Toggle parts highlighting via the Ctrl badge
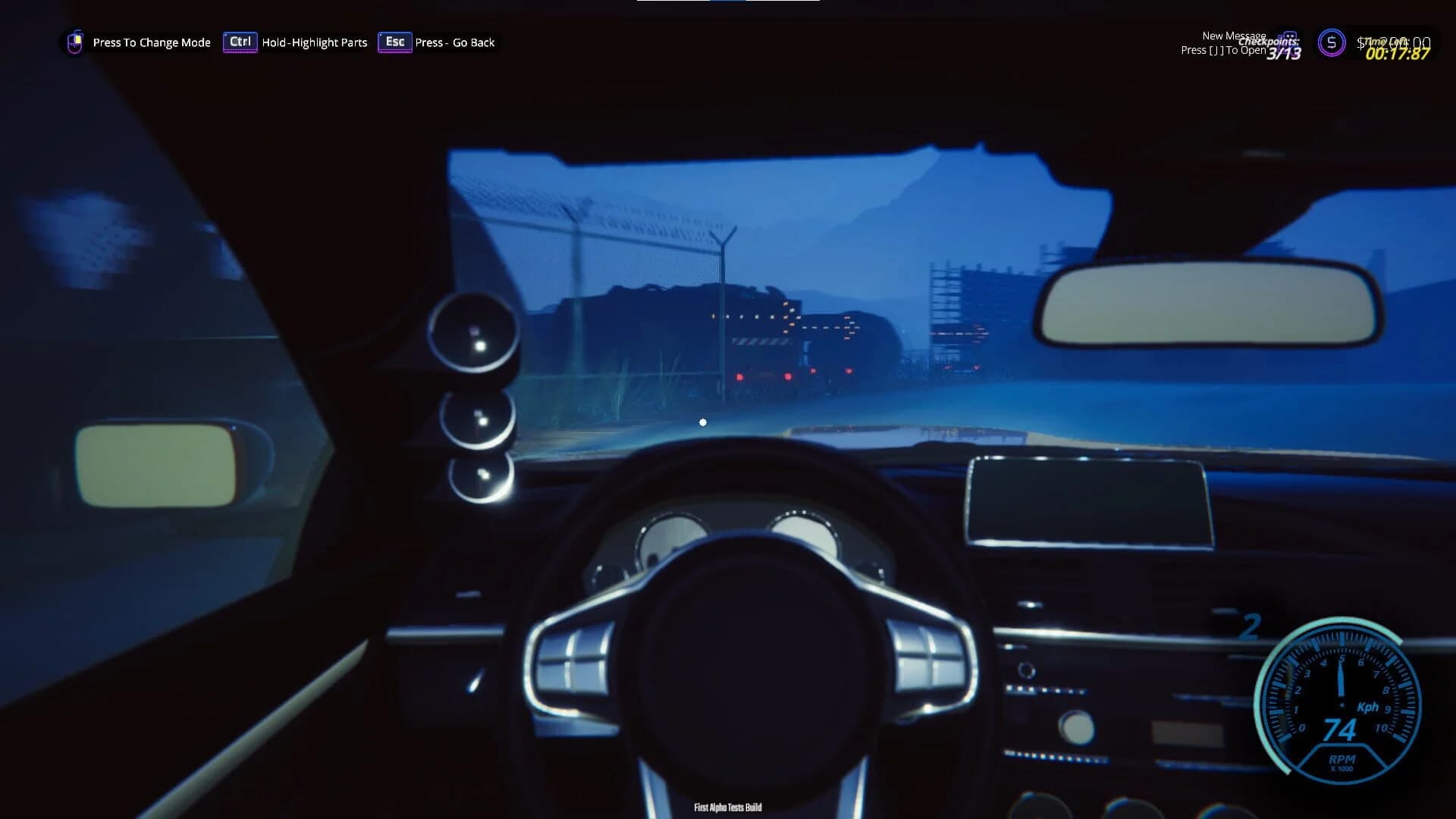Viewport: 1456px width, 819px height. pos(240,42)
